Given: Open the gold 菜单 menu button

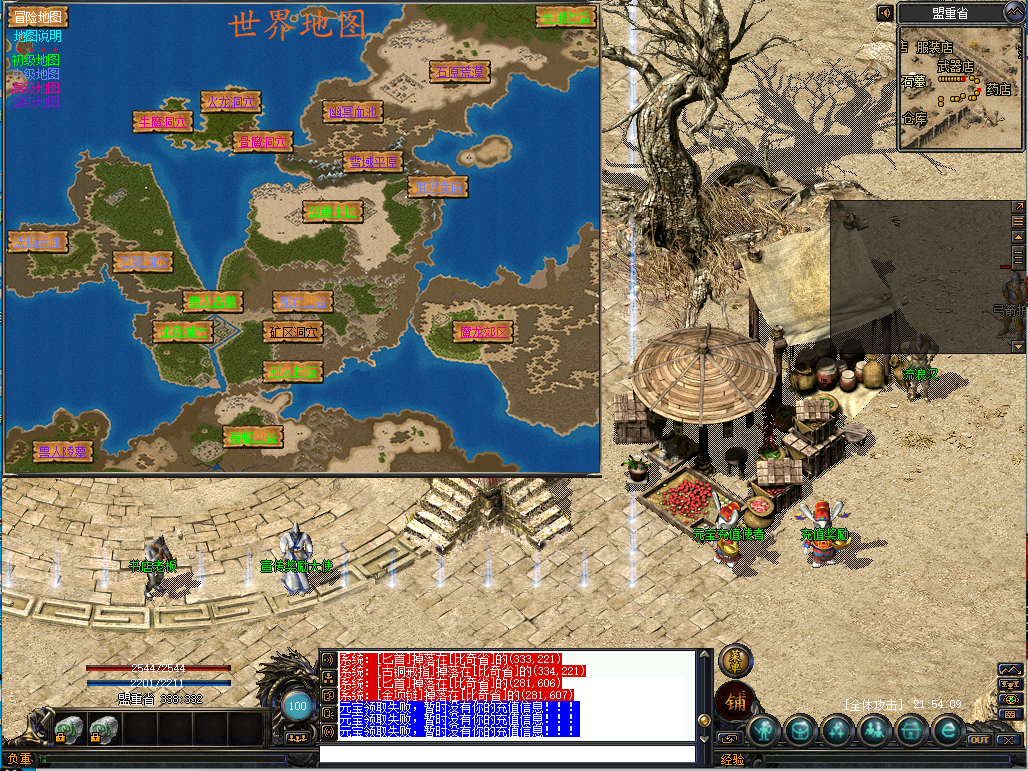Looking at the screenshot, I should click(x=735, y=660).
